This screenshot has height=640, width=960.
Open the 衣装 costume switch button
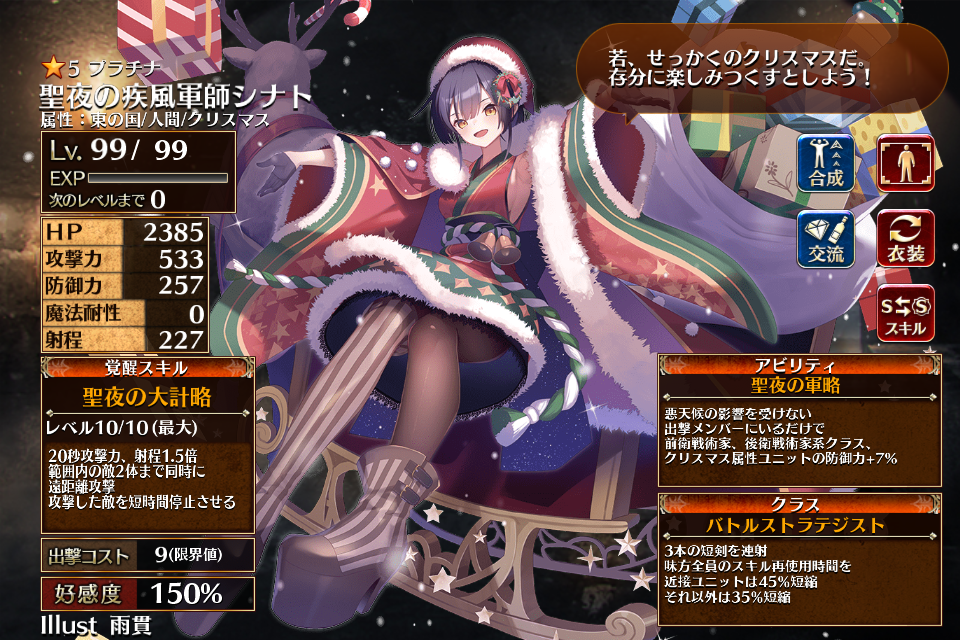click(x=905, y=238)
